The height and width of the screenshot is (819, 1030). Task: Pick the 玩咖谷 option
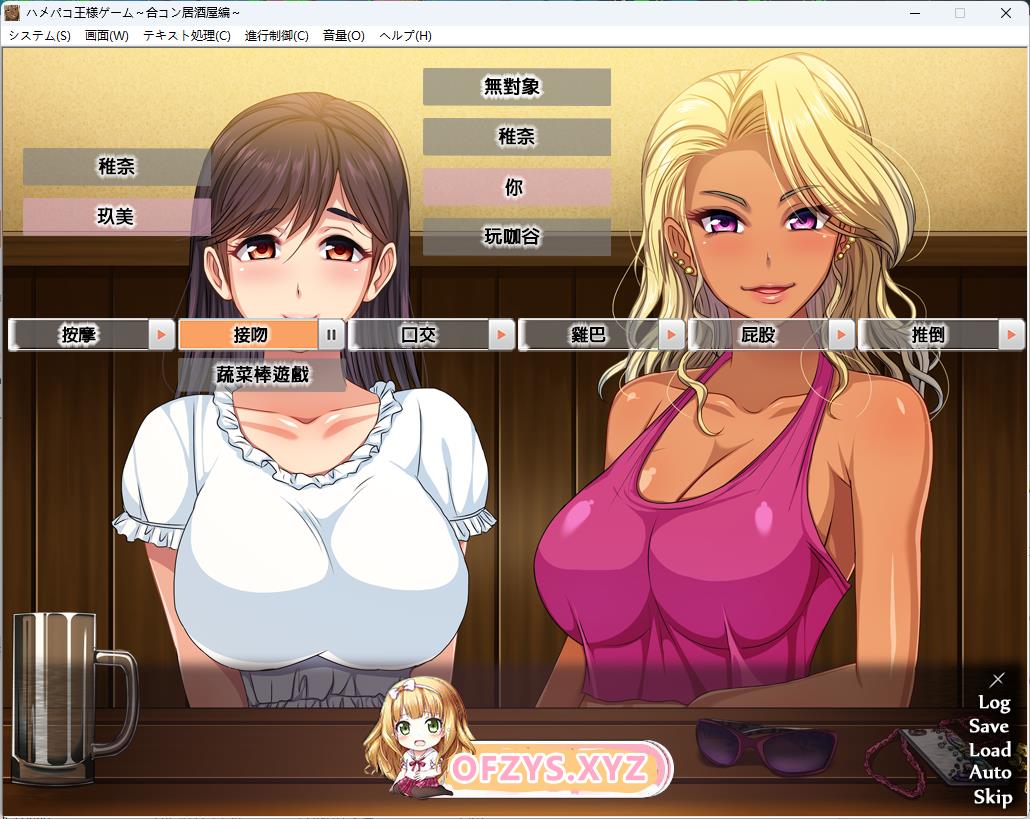tap(516, 237)
